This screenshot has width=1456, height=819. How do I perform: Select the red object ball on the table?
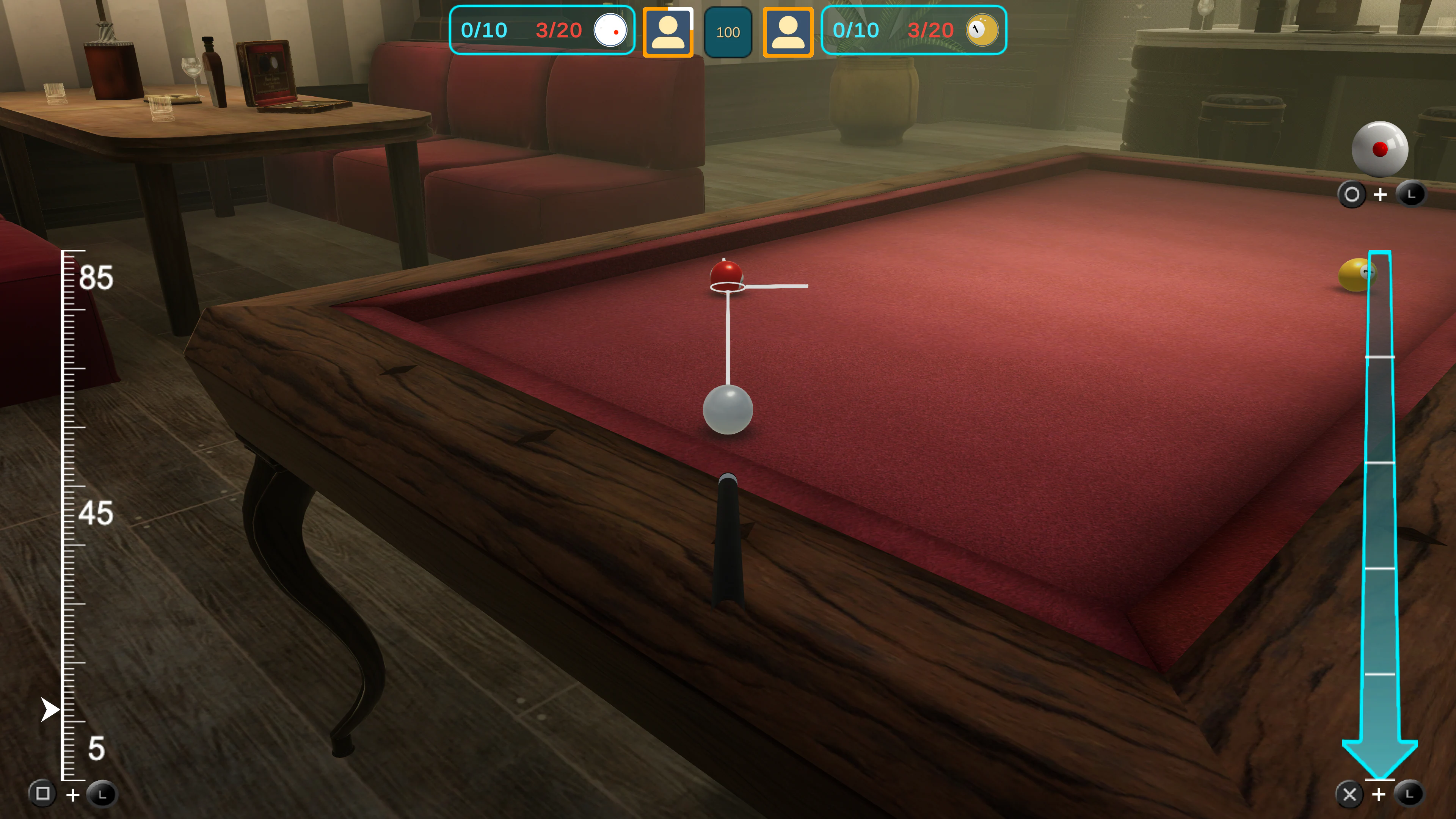click(x=728, y=275)
